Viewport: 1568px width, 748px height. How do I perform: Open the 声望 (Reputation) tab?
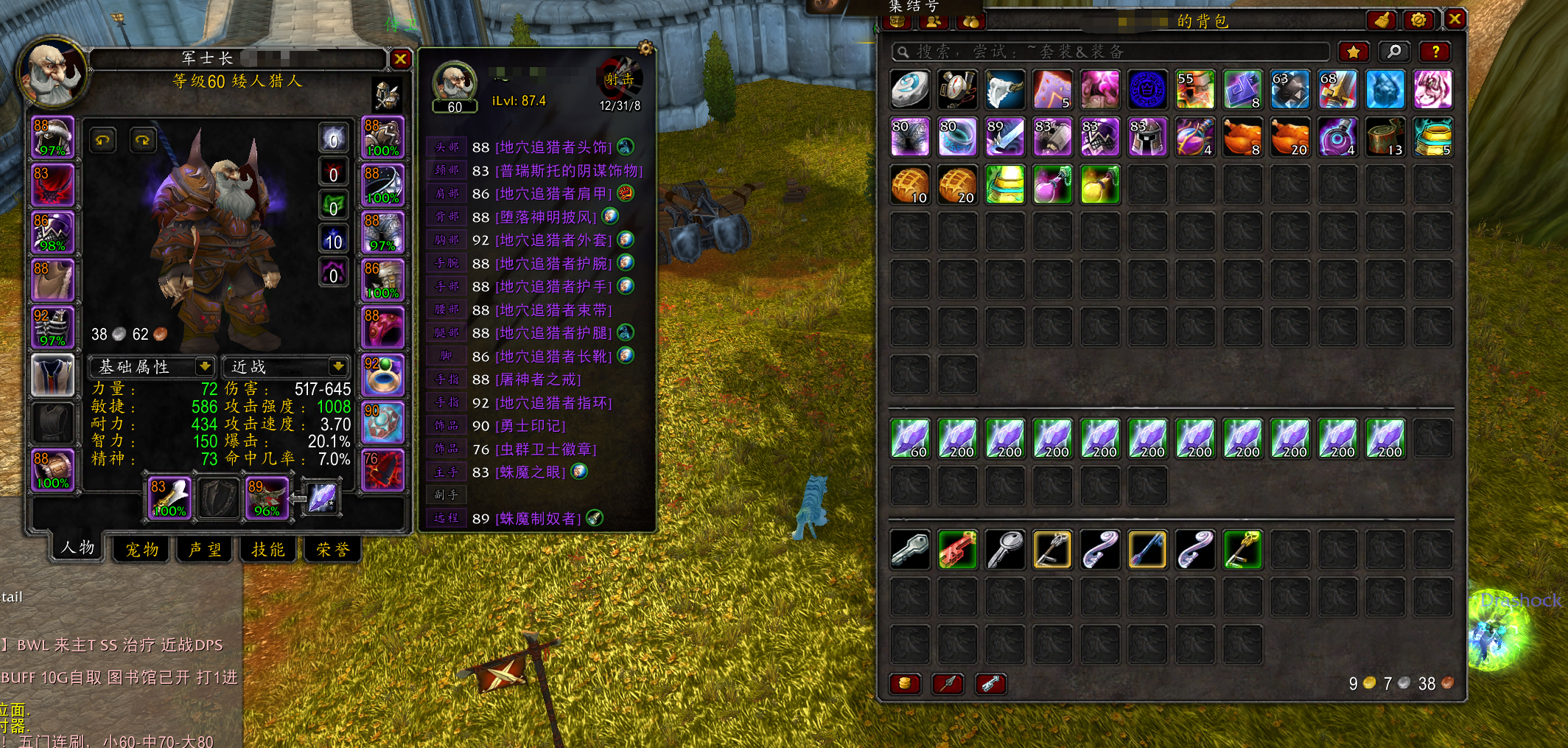205,549
